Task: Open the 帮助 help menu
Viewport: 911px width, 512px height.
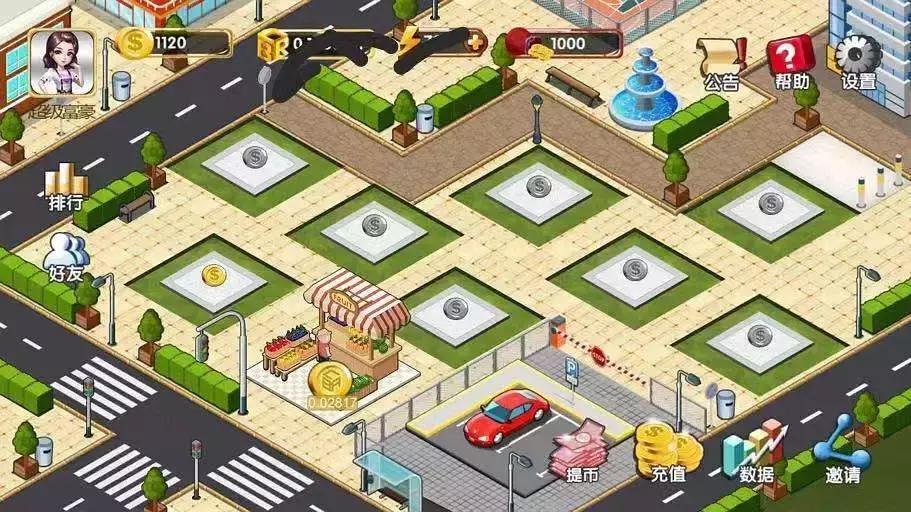Action: tap(790, 60)
